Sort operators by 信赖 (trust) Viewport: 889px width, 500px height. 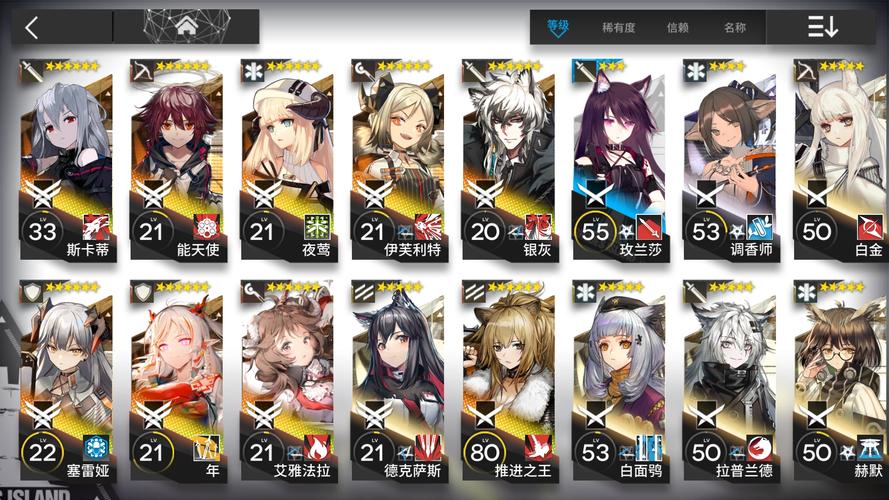click(678, 28)
